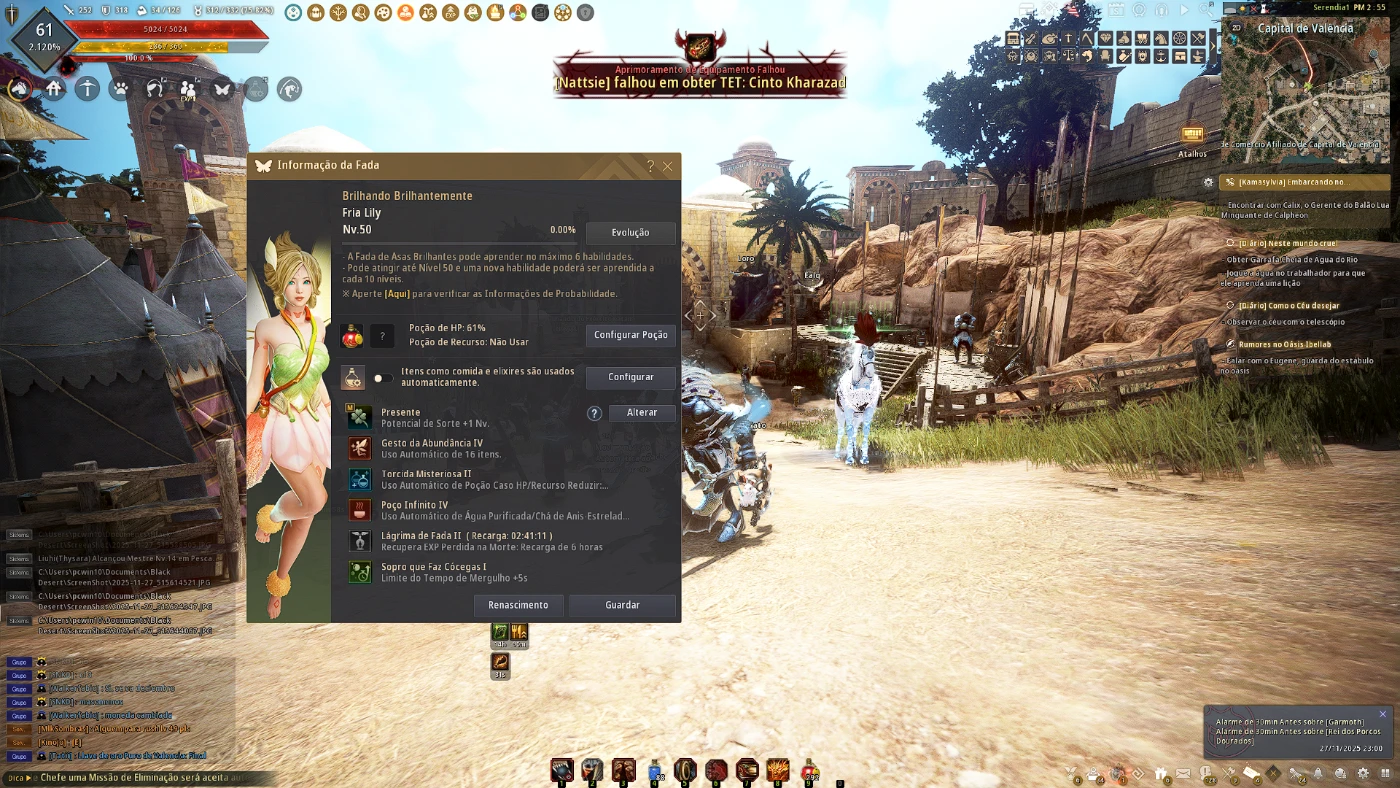Open the [Aqui] probability info link
The height and width of the screenshot is (788, 1400).
(398, 294)
